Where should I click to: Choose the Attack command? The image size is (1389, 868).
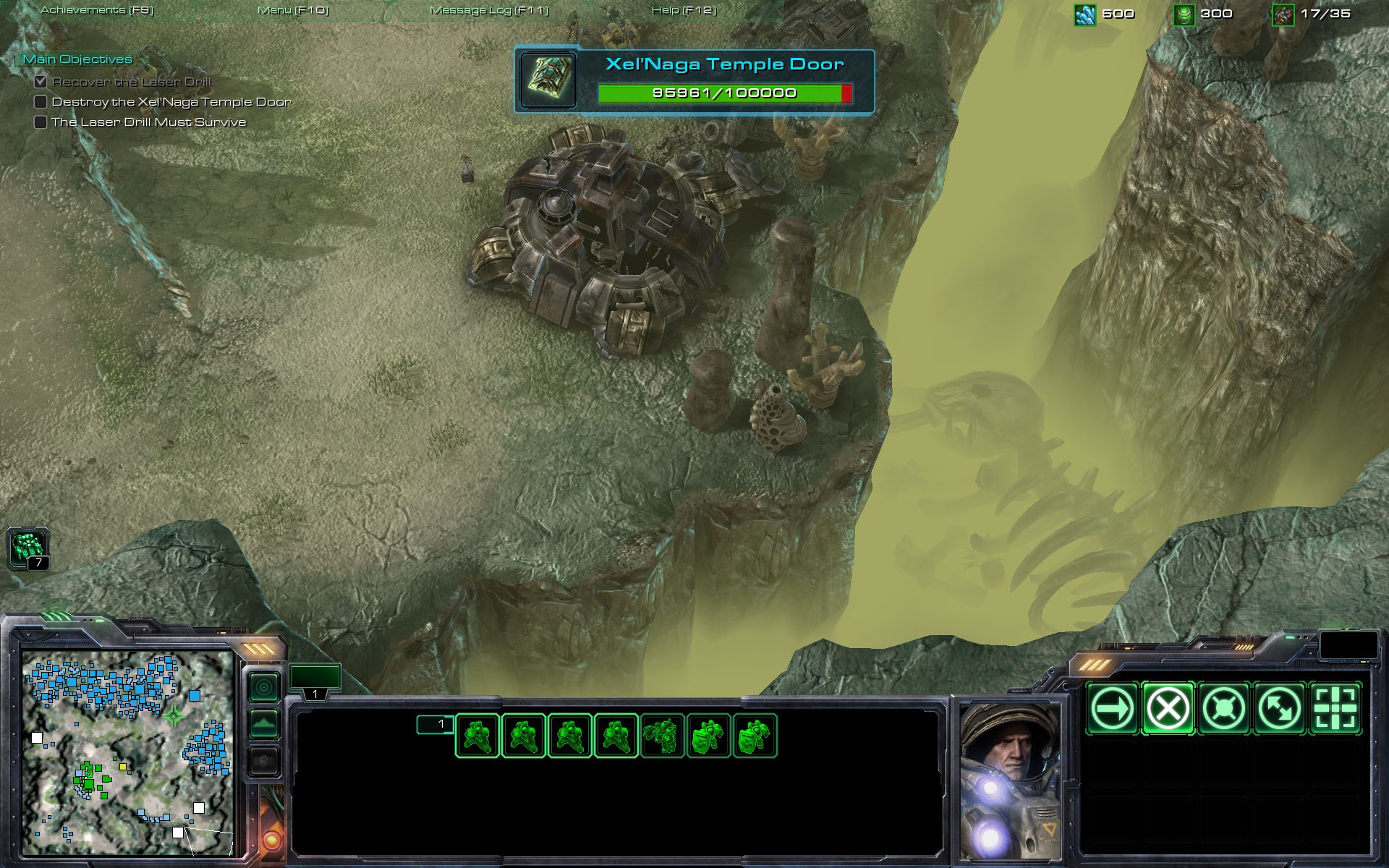point(1335,709)
